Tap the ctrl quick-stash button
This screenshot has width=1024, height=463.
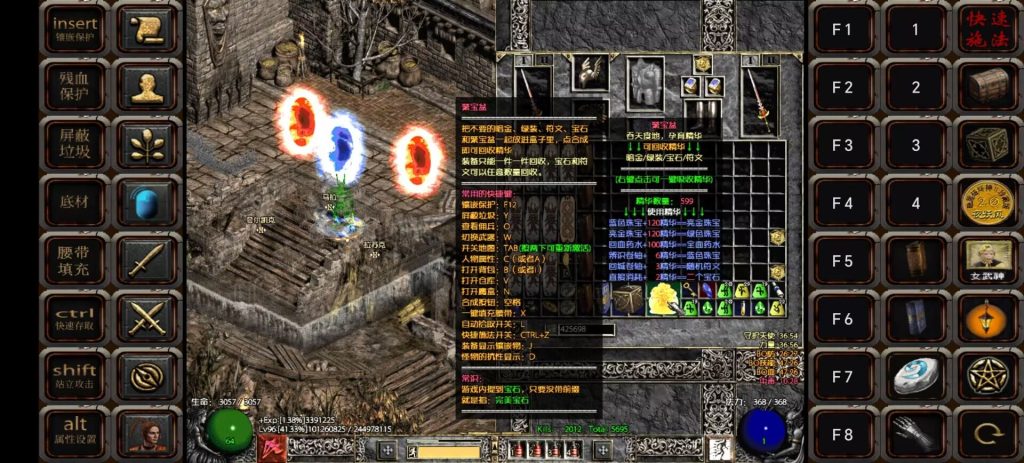tap(75, 318)
